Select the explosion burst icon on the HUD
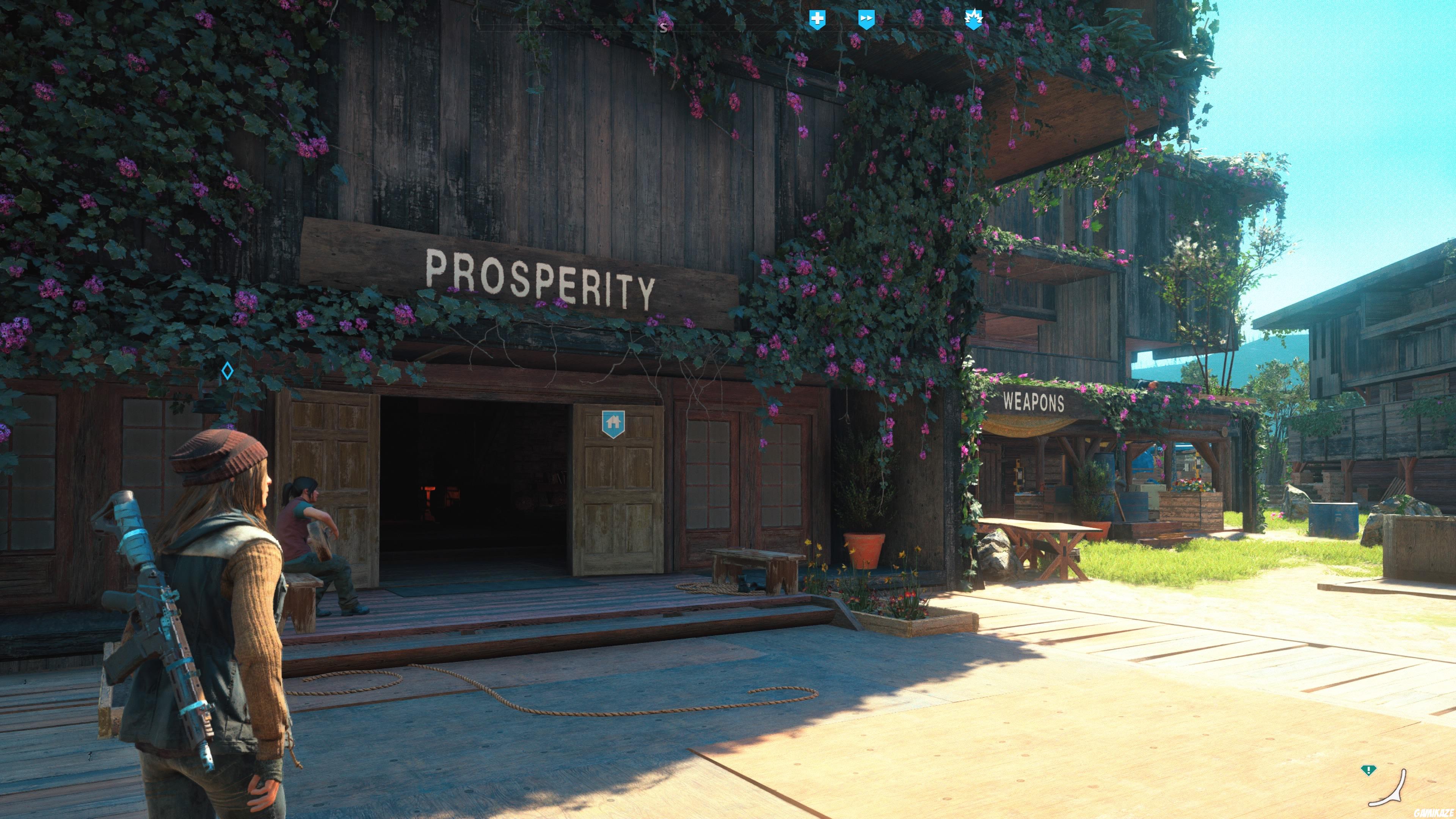1456x819 pixels. click(974, 17)
